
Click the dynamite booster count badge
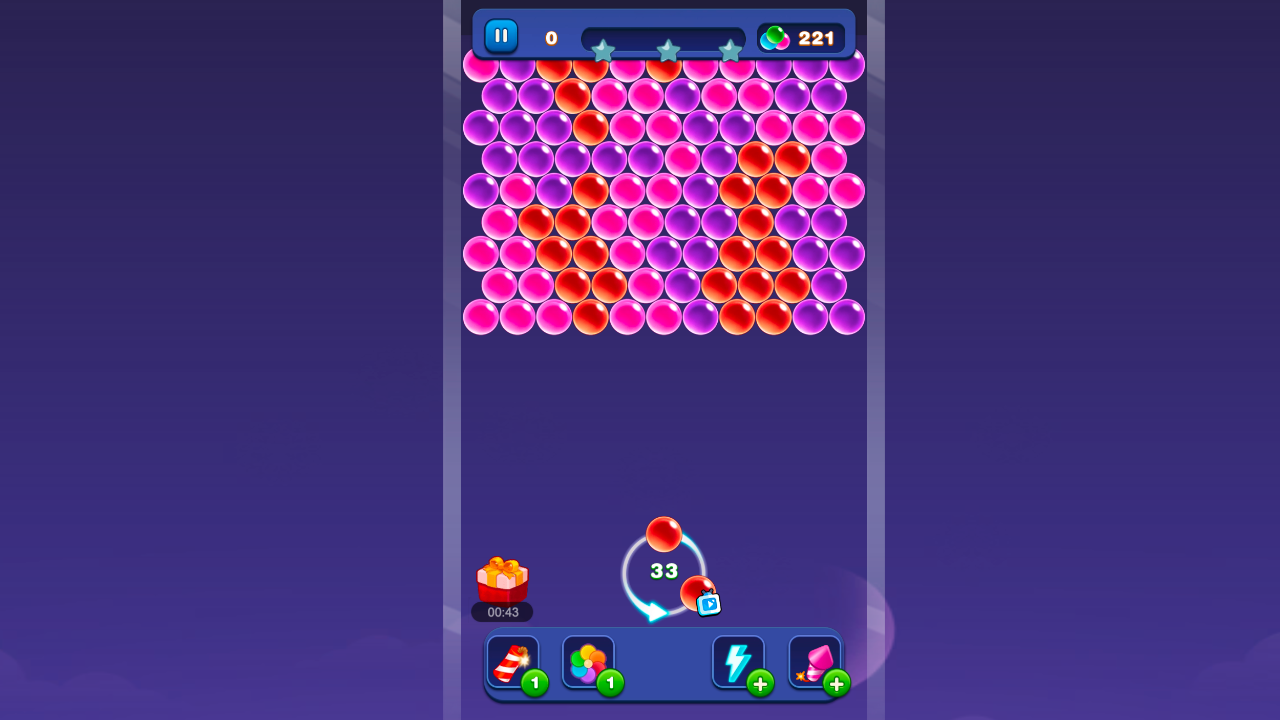535,682
